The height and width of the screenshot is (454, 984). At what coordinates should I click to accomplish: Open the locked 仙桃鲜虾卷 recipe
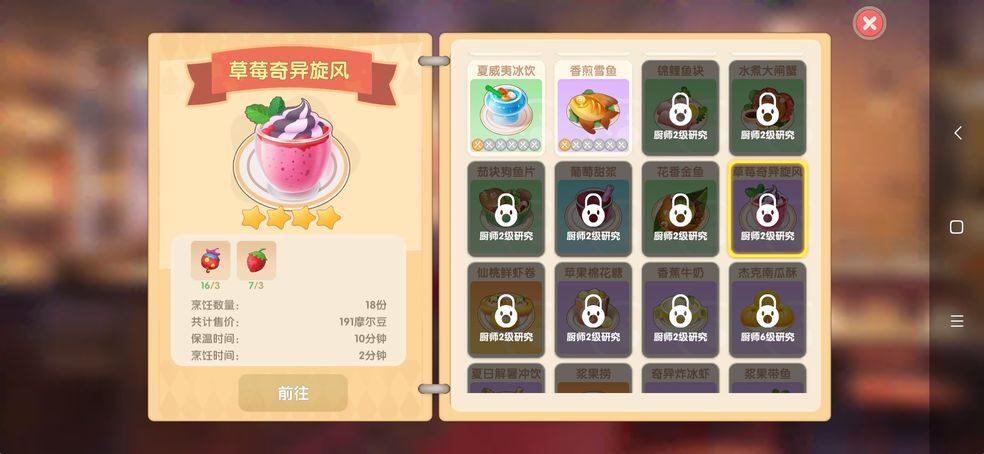click(x=506, y=310)
